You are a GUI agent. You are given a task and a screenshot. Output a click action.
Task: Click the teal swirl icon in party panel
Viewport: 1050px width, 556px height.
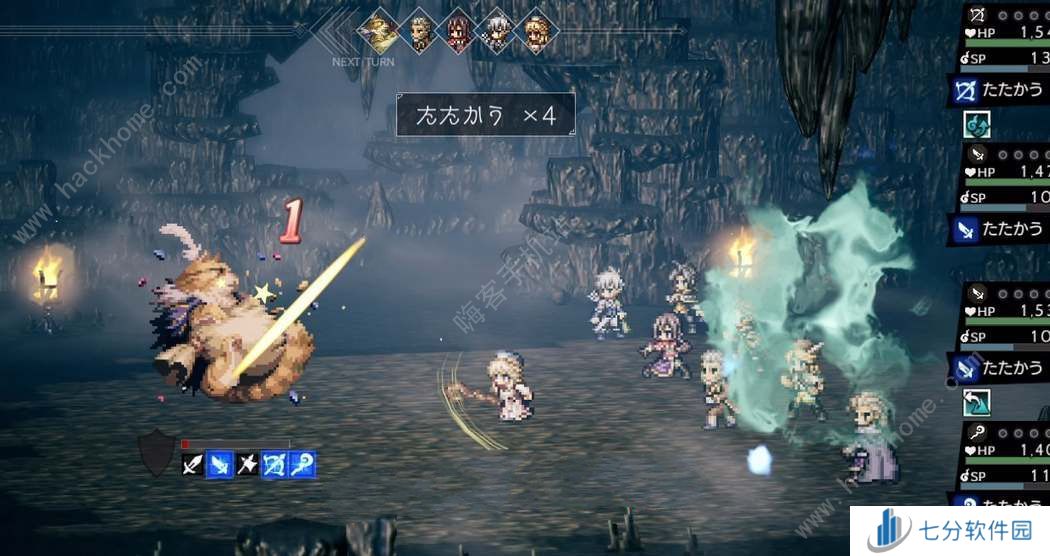(x=976, y=125)
